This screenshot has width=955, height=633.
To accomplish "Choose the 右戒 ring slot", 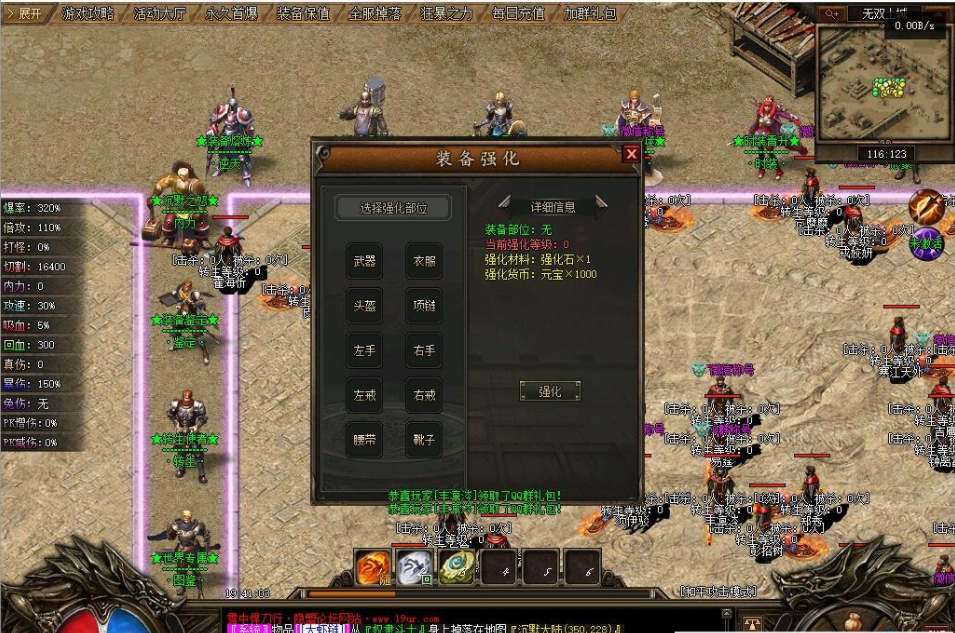I will [424, 395].
